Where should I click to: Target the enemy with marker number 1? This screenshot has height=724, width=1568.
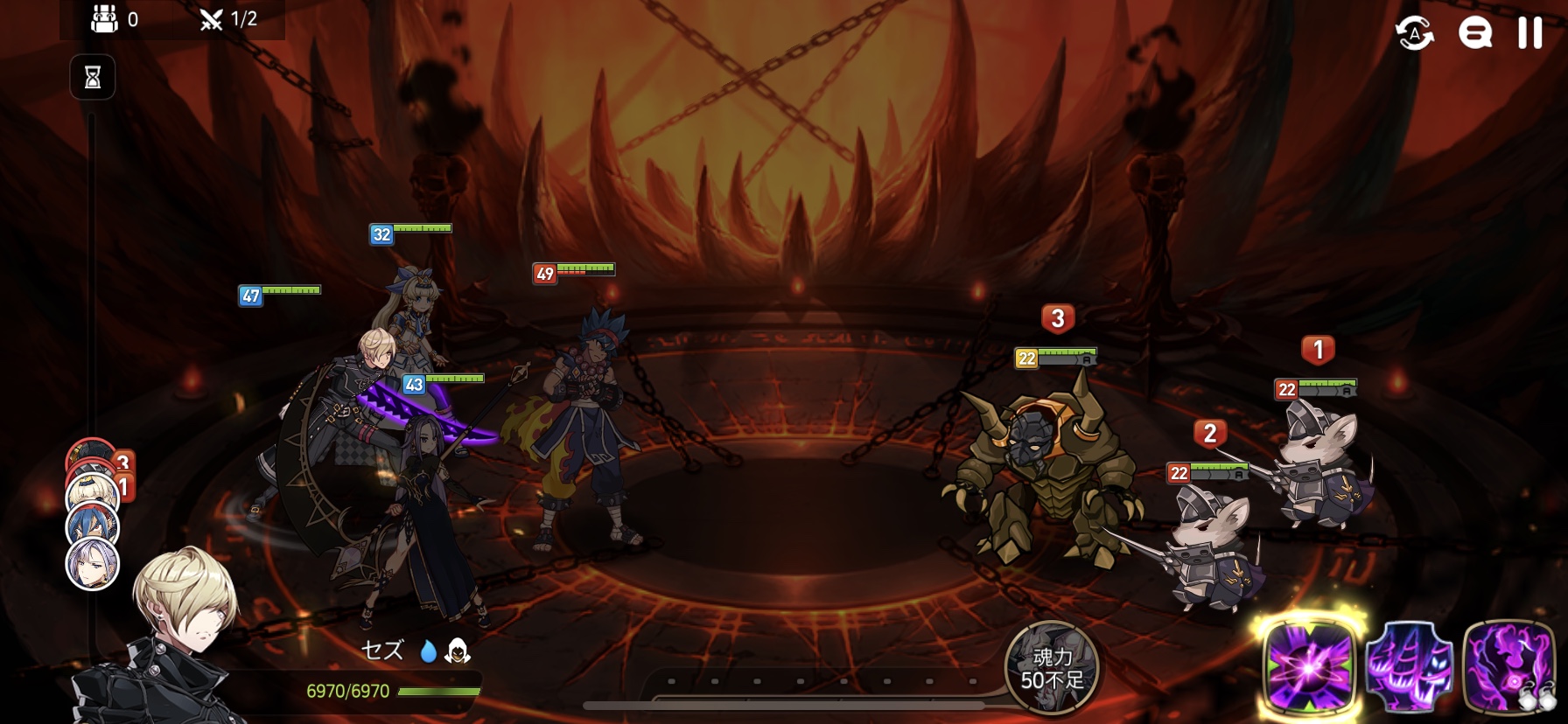[1321, 463]
